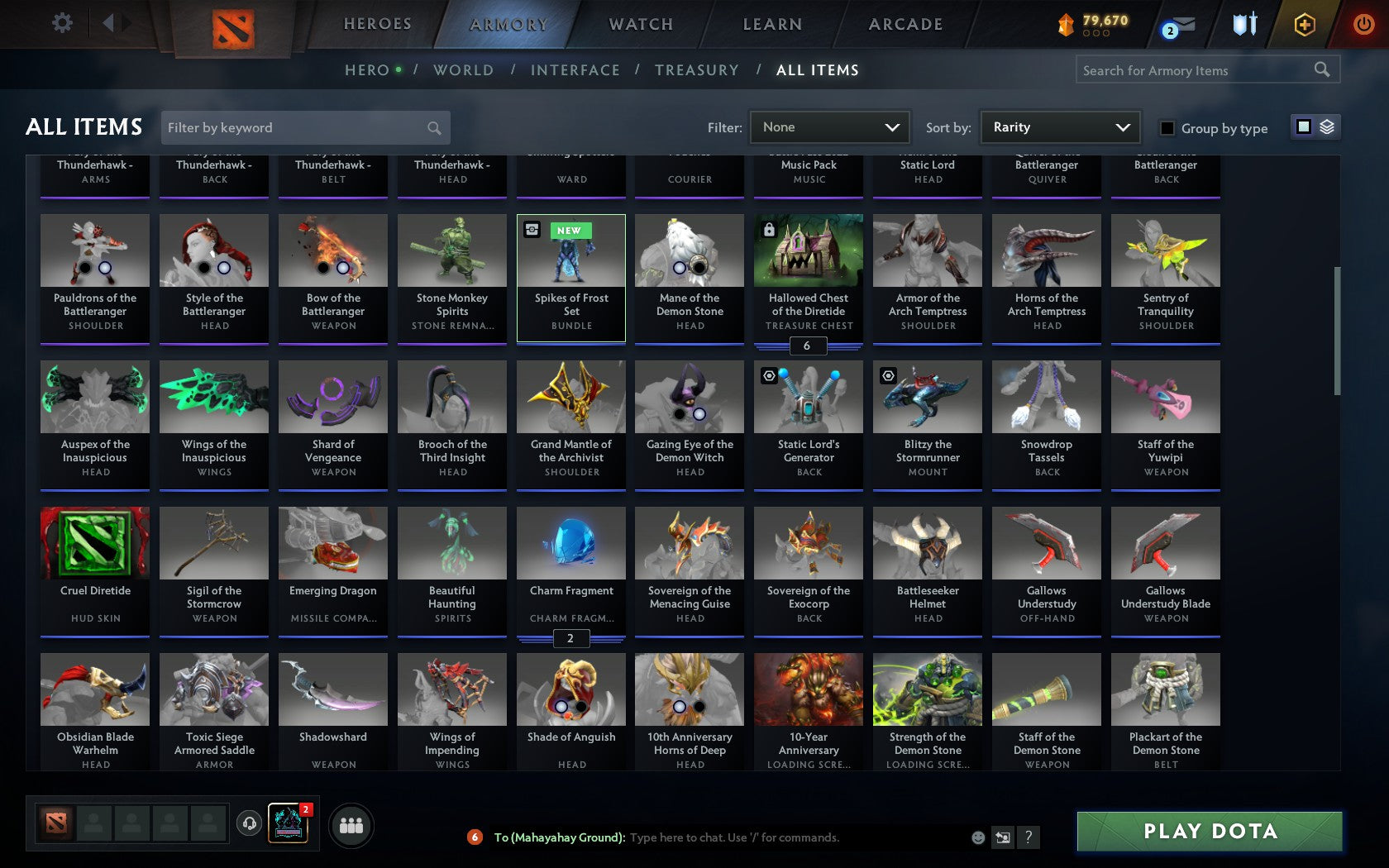
Task: Open the chat help question mark
Action: coord(1028,837)
